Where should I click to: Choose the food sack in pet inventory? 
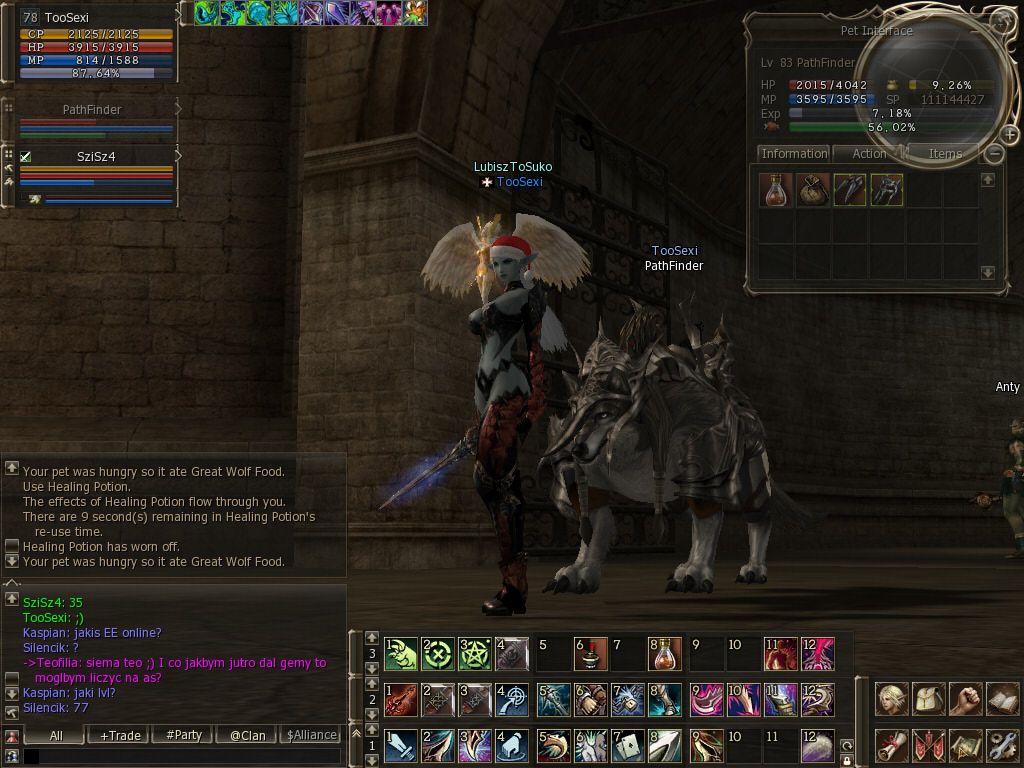click(x=812, y=190)
